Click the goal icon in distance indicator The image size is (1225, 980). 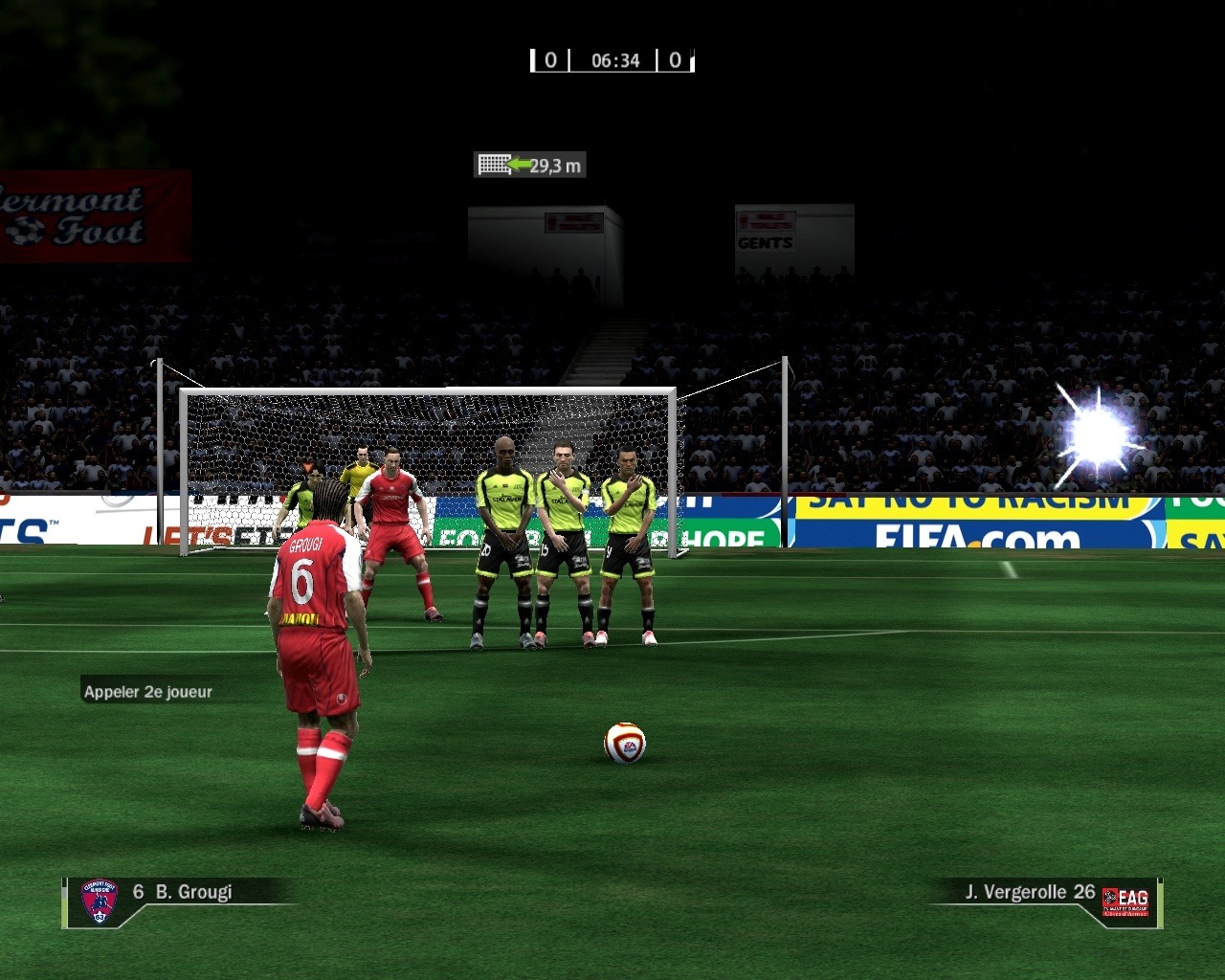(492, 165)
